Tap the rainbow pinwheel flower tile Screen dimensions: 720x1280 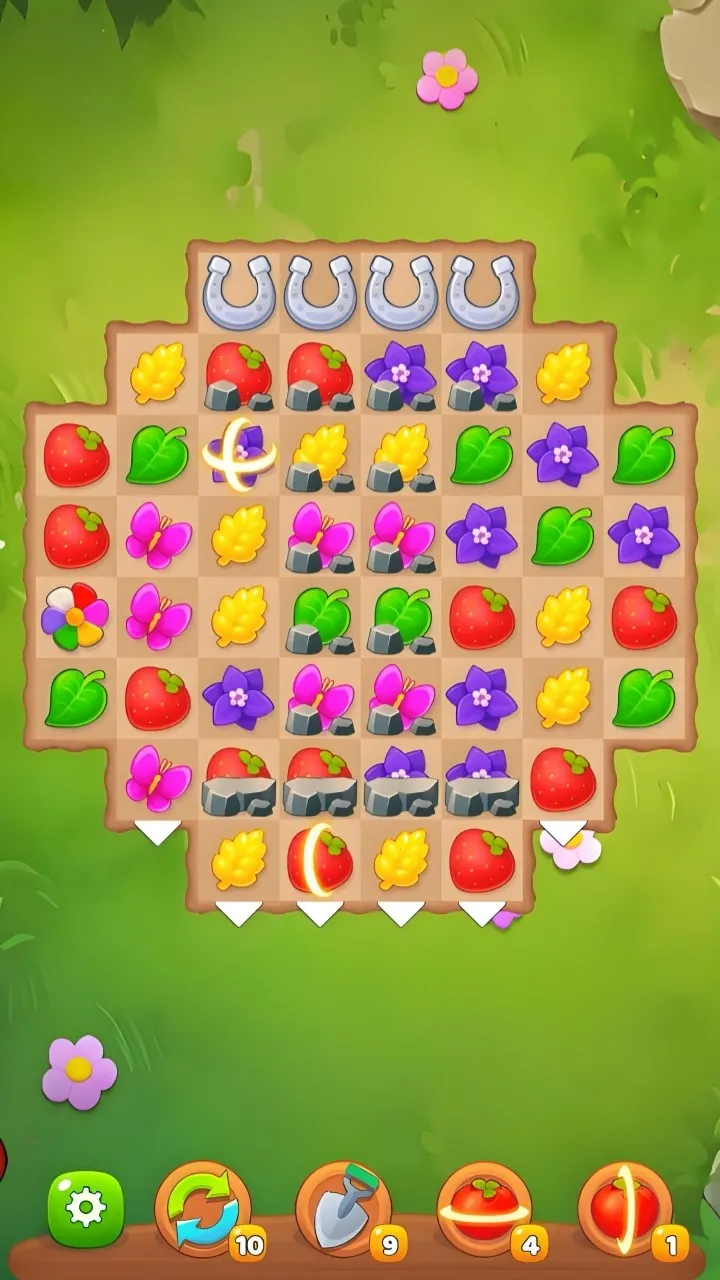point(75,615)
